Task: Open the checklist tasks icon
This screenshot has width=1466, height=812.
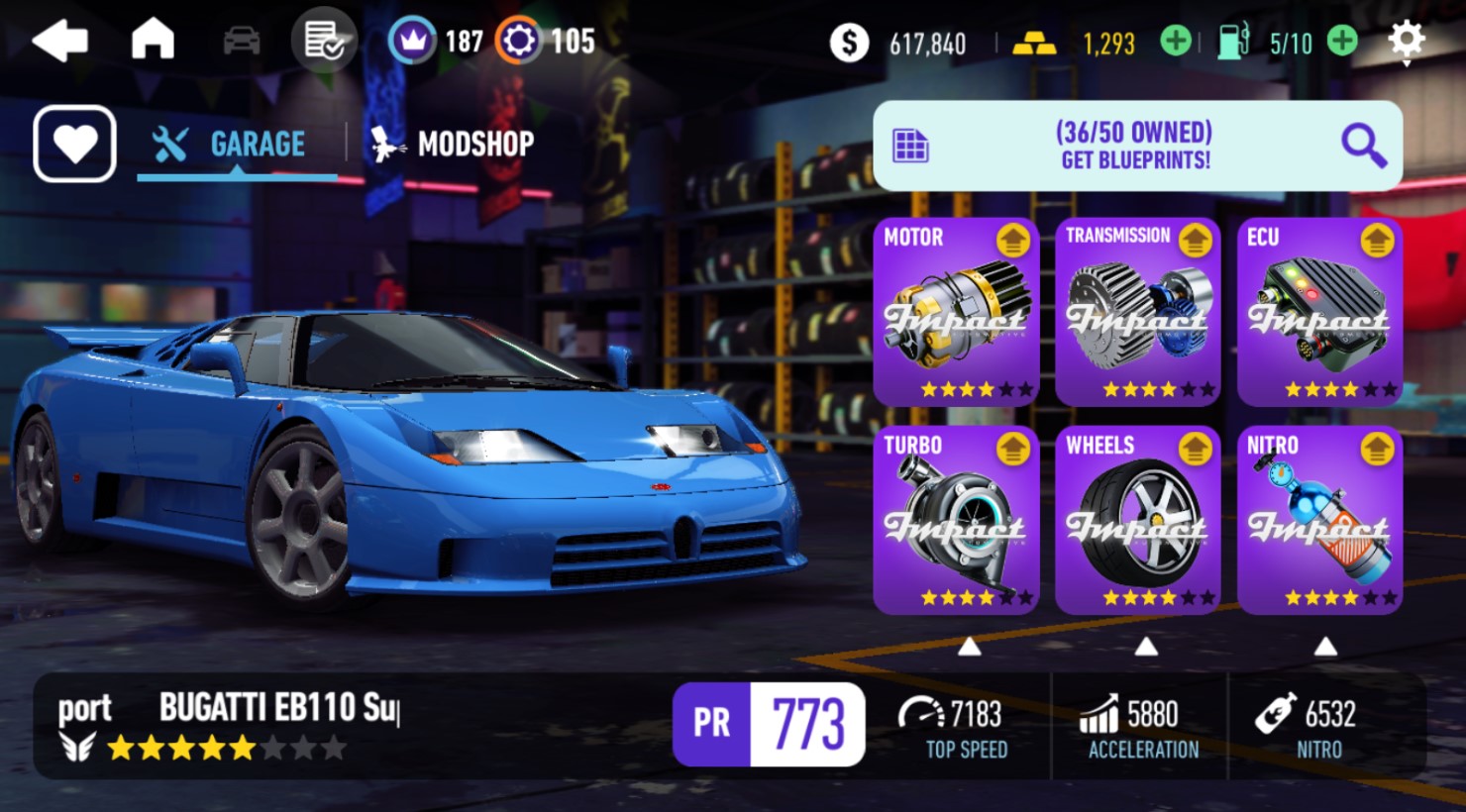Action: coord(324,41)
